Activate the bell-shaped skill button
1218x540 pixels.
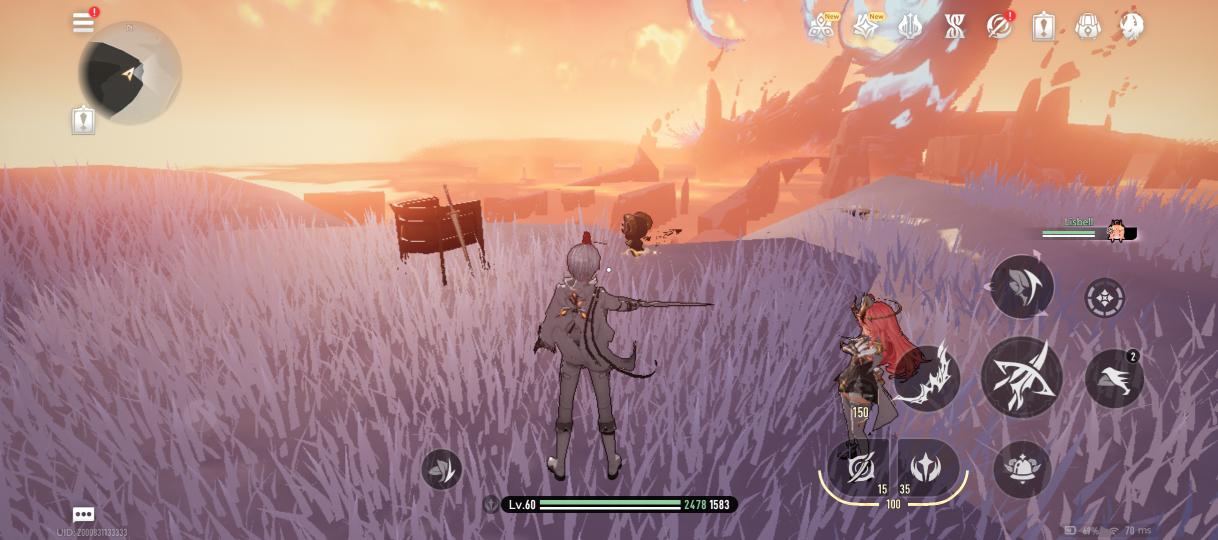click(x=1022, y=468)
